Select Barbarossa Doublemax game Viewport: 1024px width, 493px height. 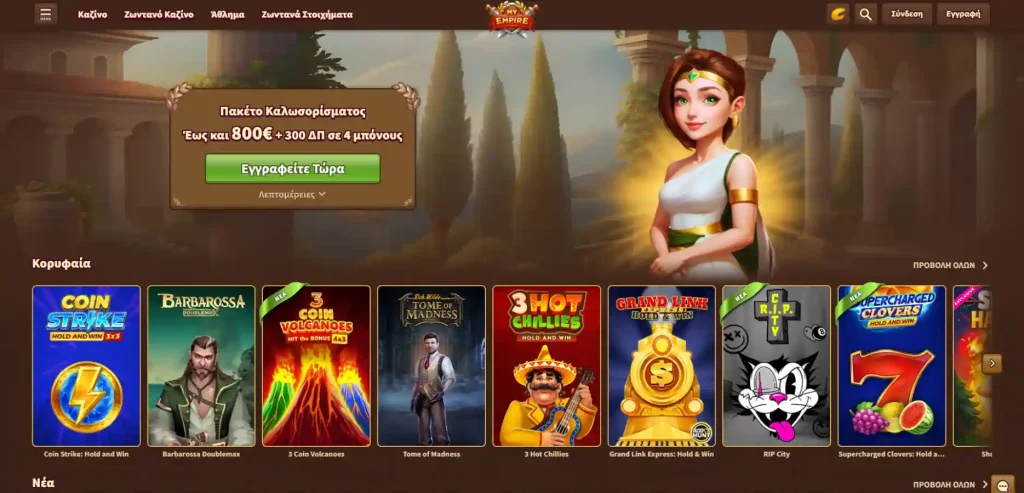tap(201, 366)
